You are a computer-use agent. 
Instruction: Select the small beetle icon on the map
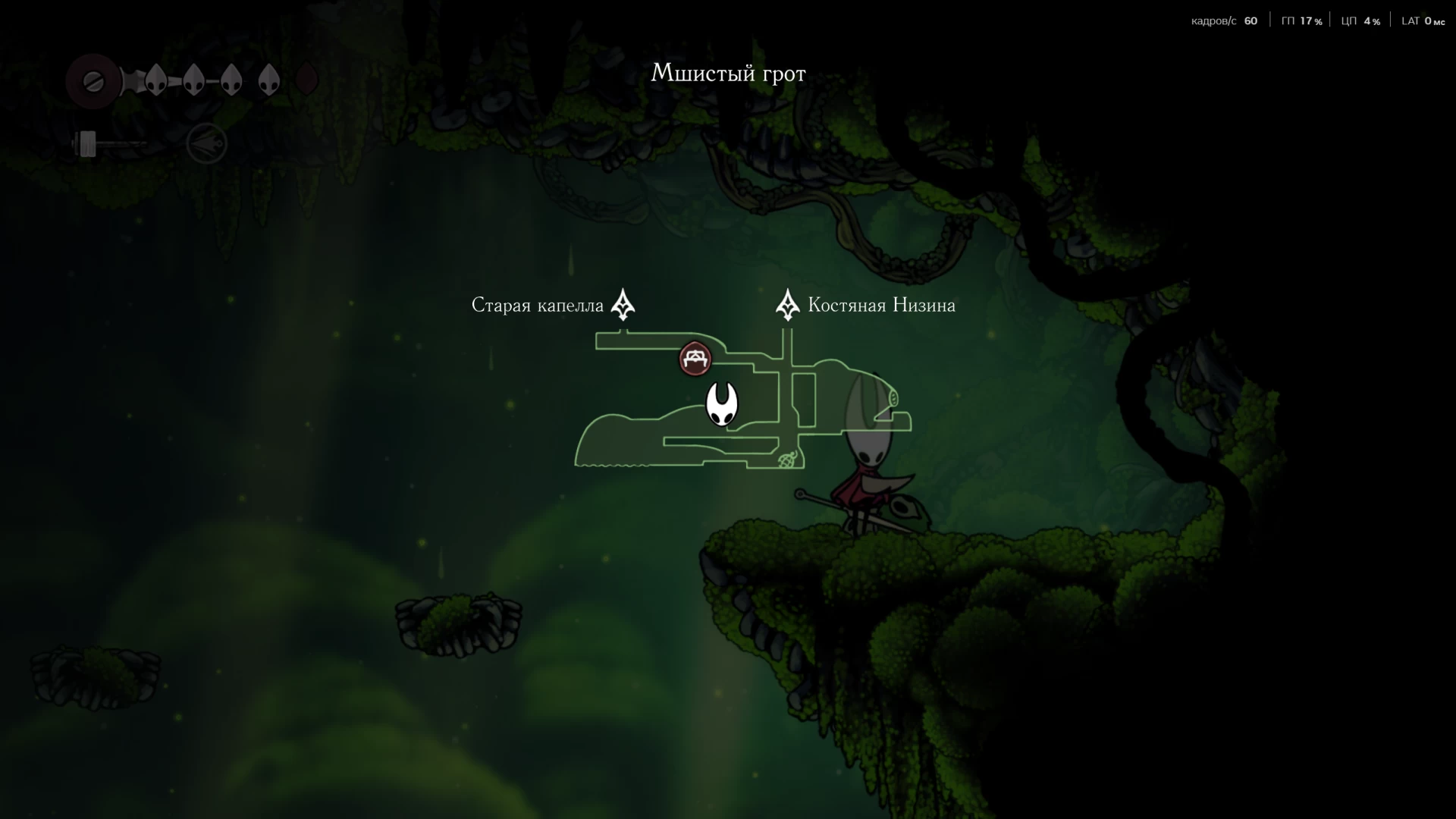(787, 460)
